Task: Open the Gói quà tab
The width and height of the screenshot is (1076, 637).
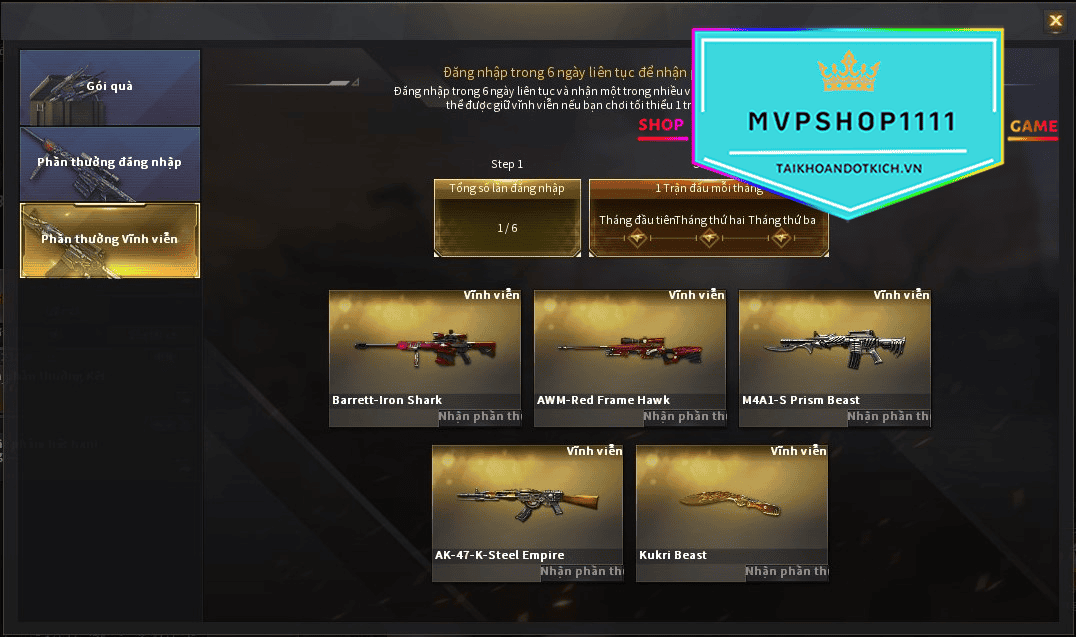Action: [110, 87]
